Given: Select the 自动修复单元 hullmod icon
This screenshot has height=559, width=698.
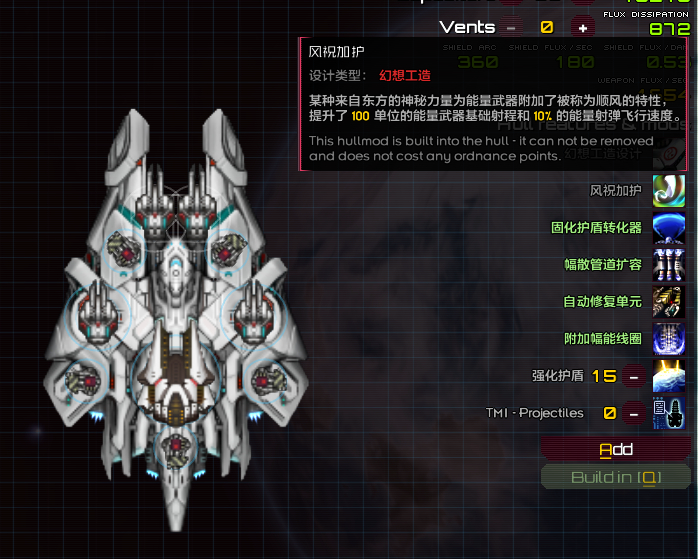Looking at the screenshot, I should tap(668, 302).
